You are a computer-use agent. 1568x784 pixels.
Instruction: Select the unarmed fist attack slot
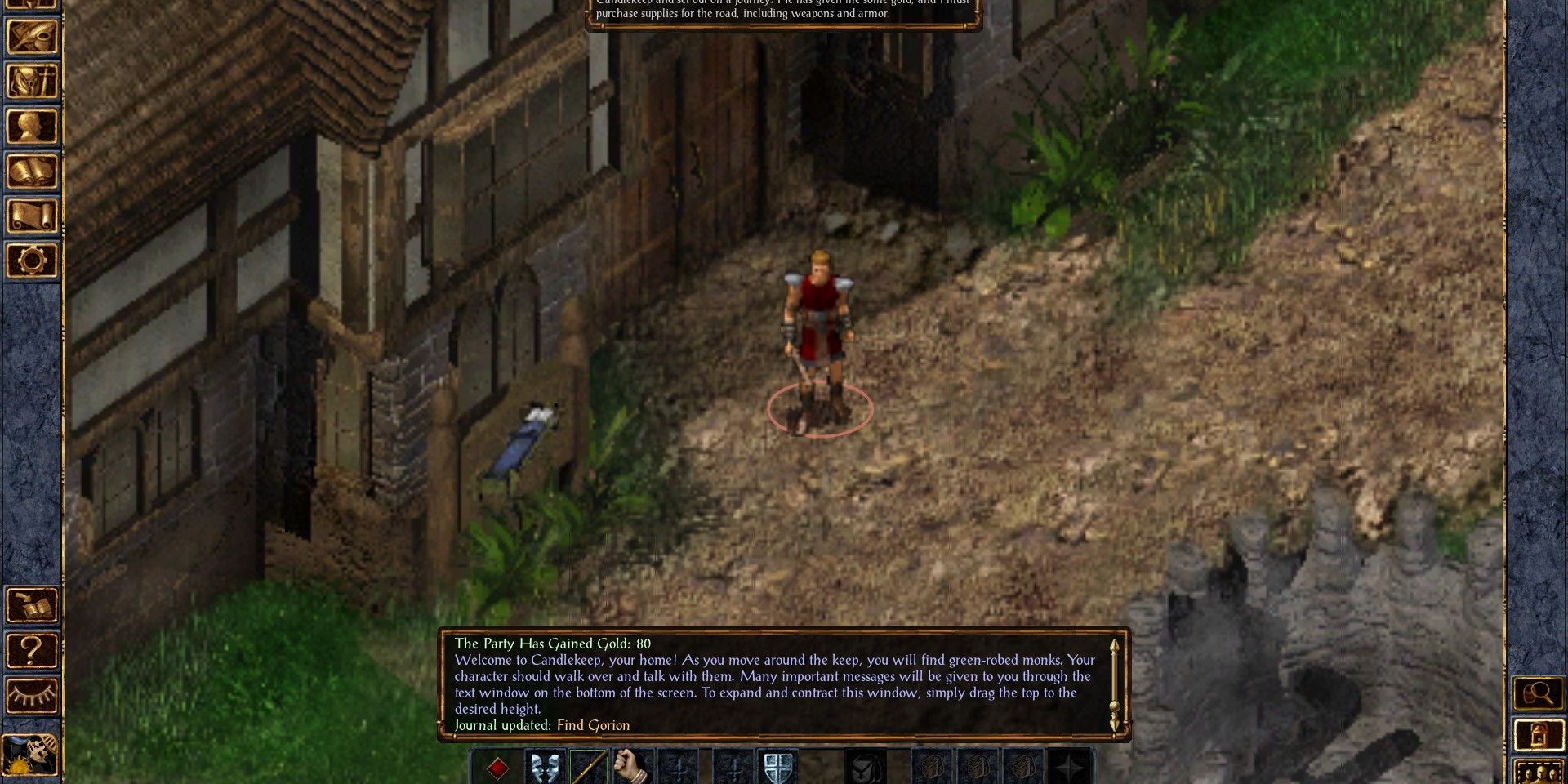(629, 766)
